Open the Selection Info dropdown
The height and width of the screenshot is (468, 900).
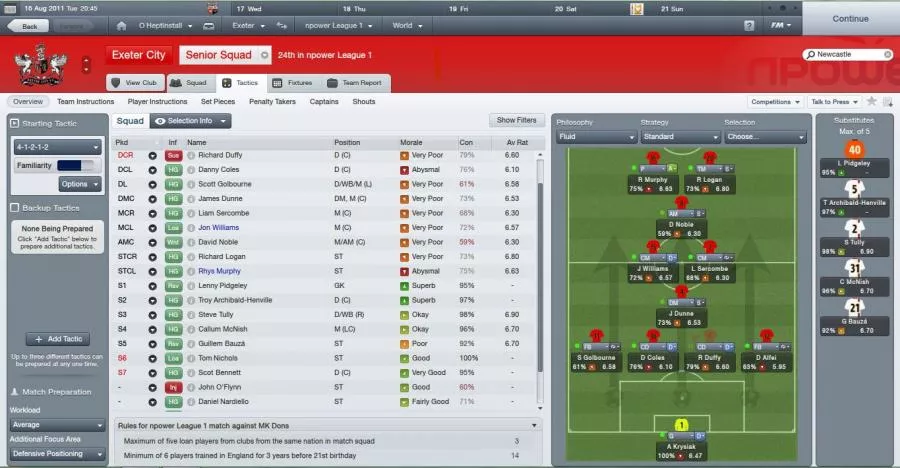[x=190, y=121]
